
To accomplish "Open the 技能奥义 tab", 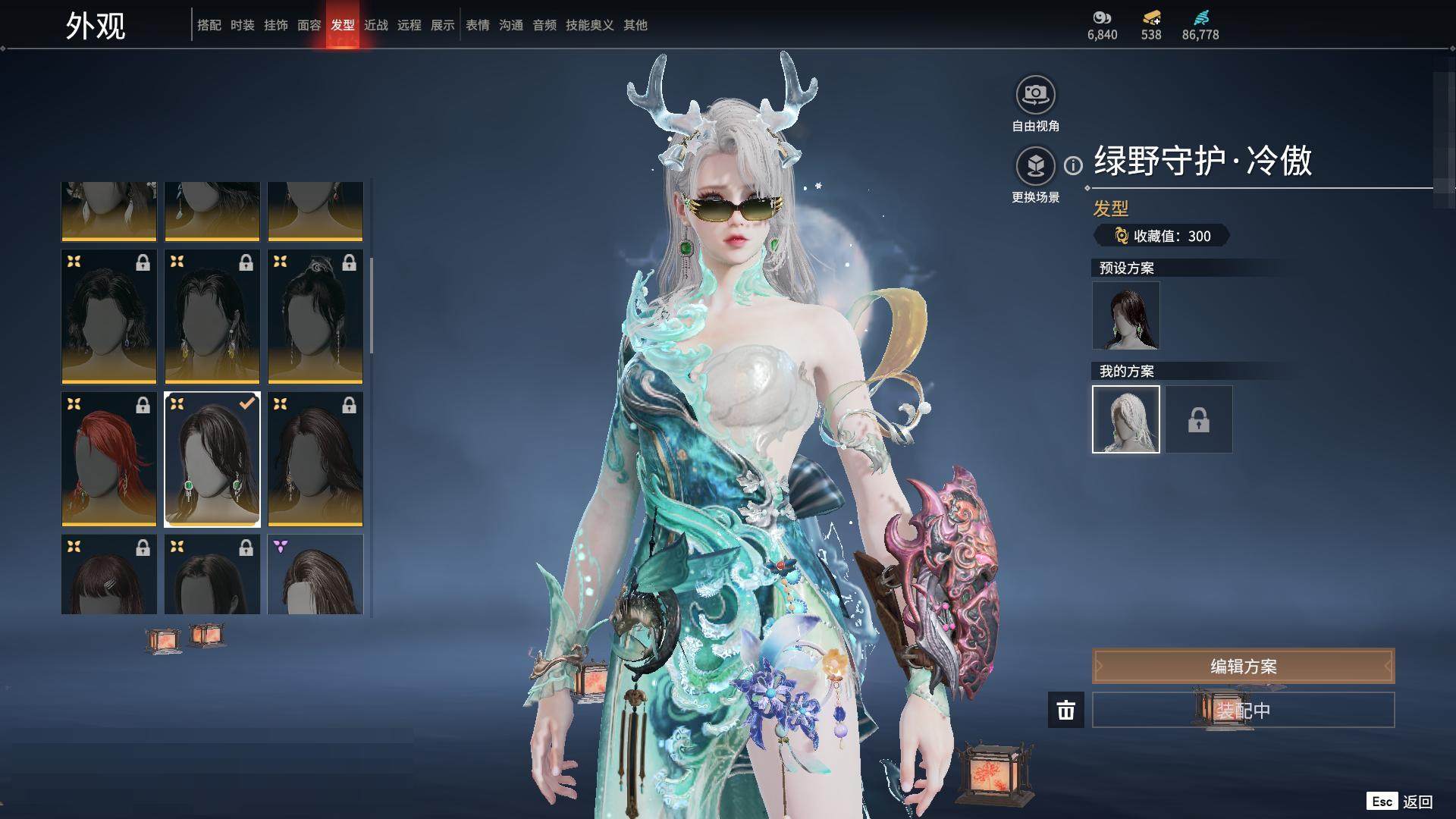I will [590, 25].
